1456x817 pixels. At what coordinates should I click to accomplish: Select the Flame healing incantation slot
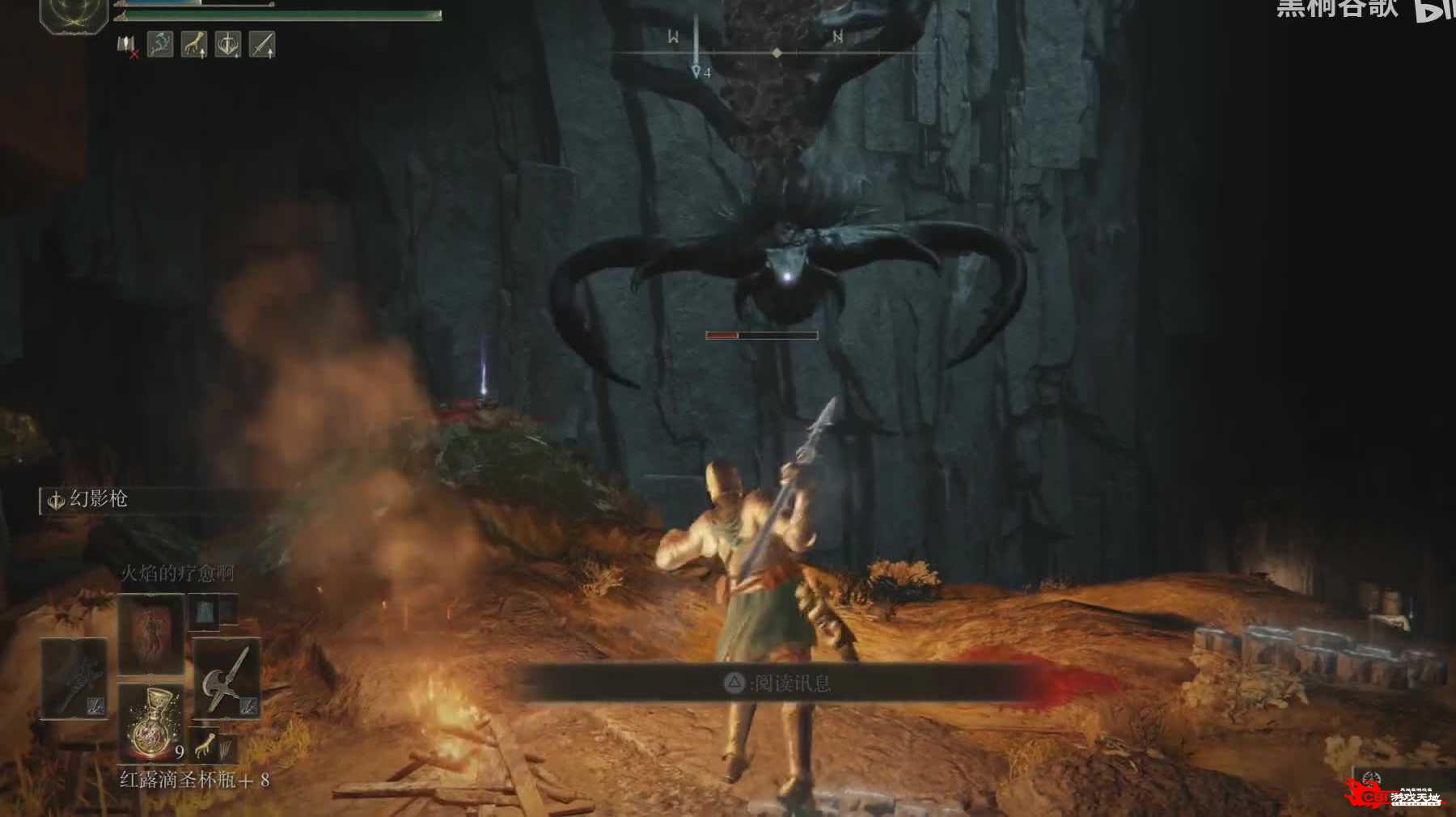point(151,633)
